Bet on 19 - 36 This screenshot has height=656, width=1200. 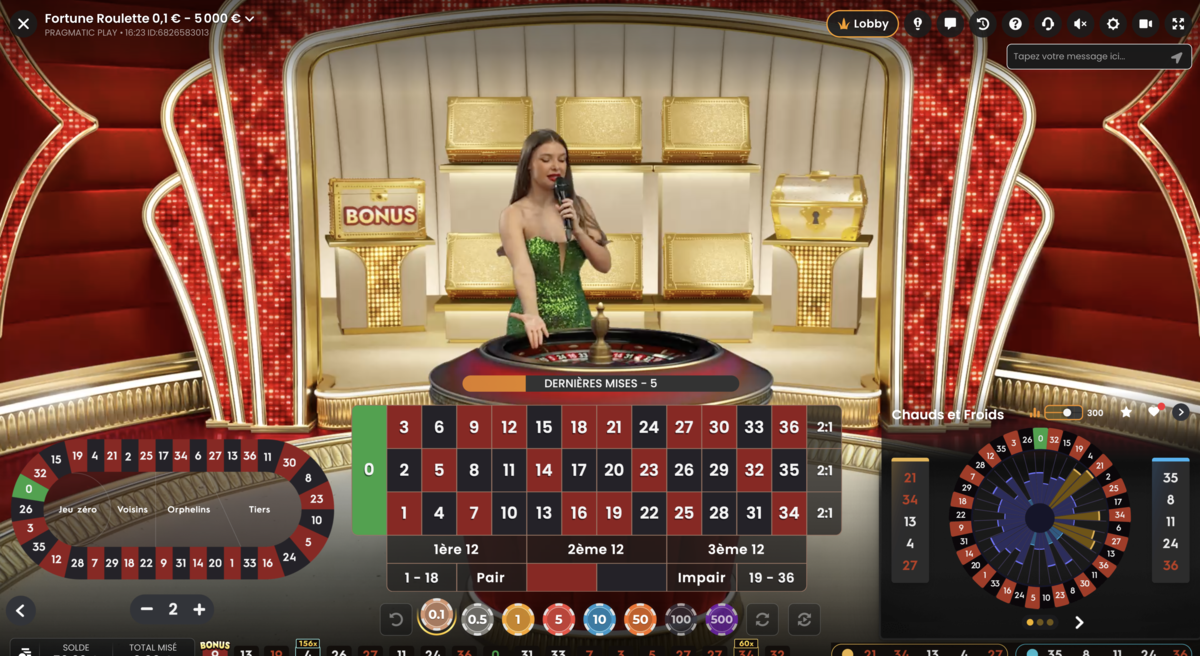(x=771, y=578)
